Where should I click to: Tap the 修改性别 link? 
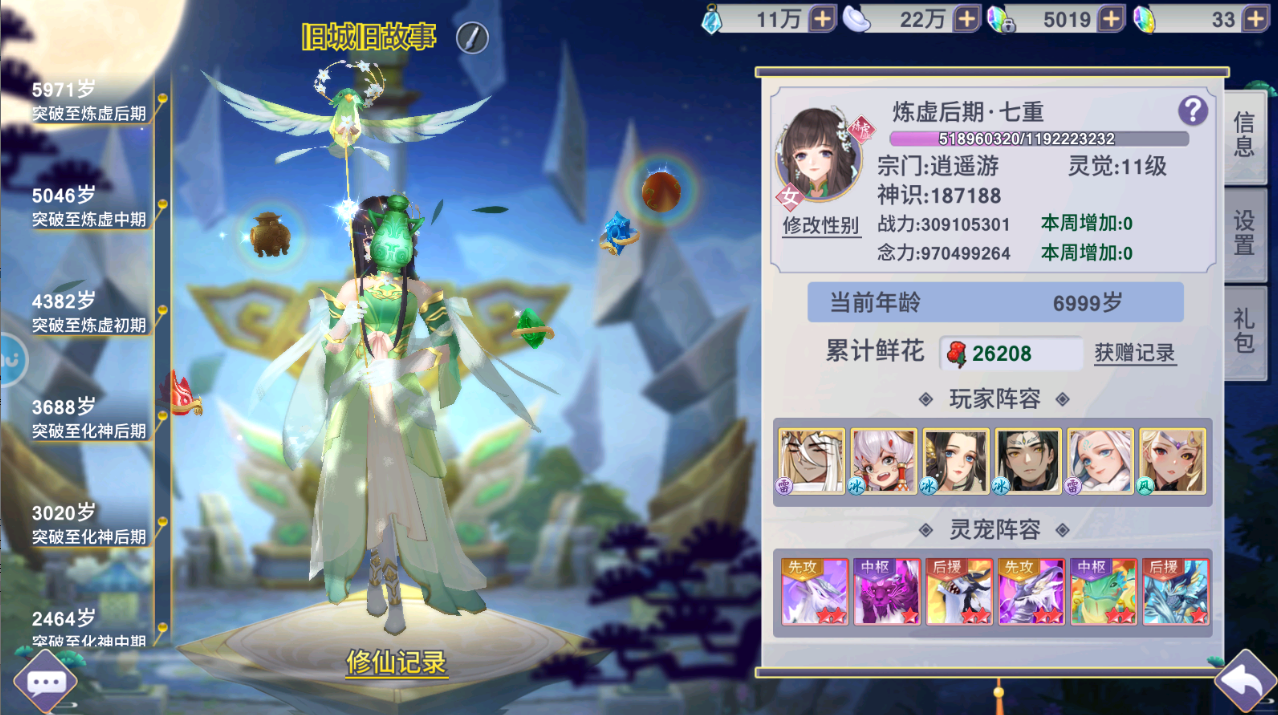(820, 225)
